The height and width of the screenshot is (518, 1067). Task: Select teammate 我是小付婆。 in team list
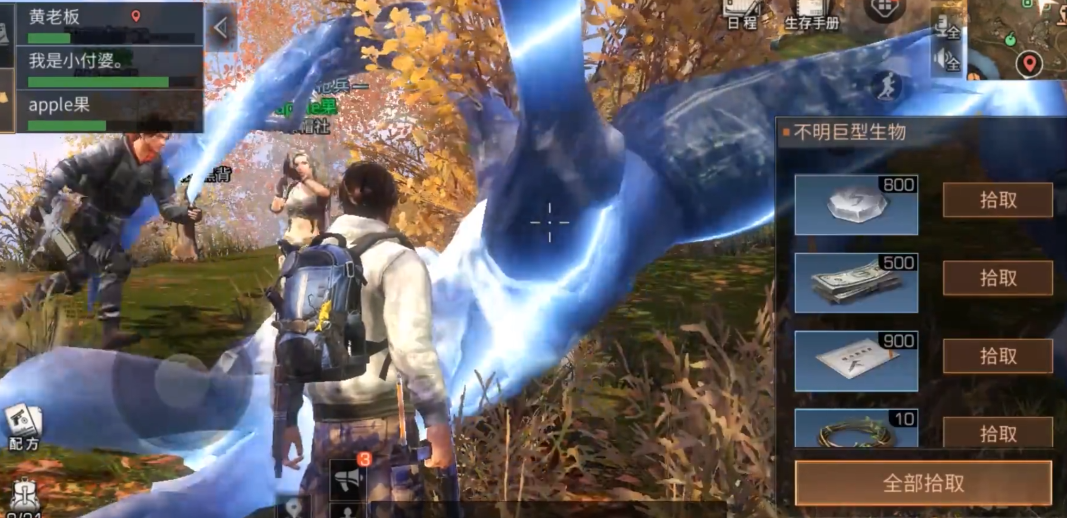click(x=108, y=68)
